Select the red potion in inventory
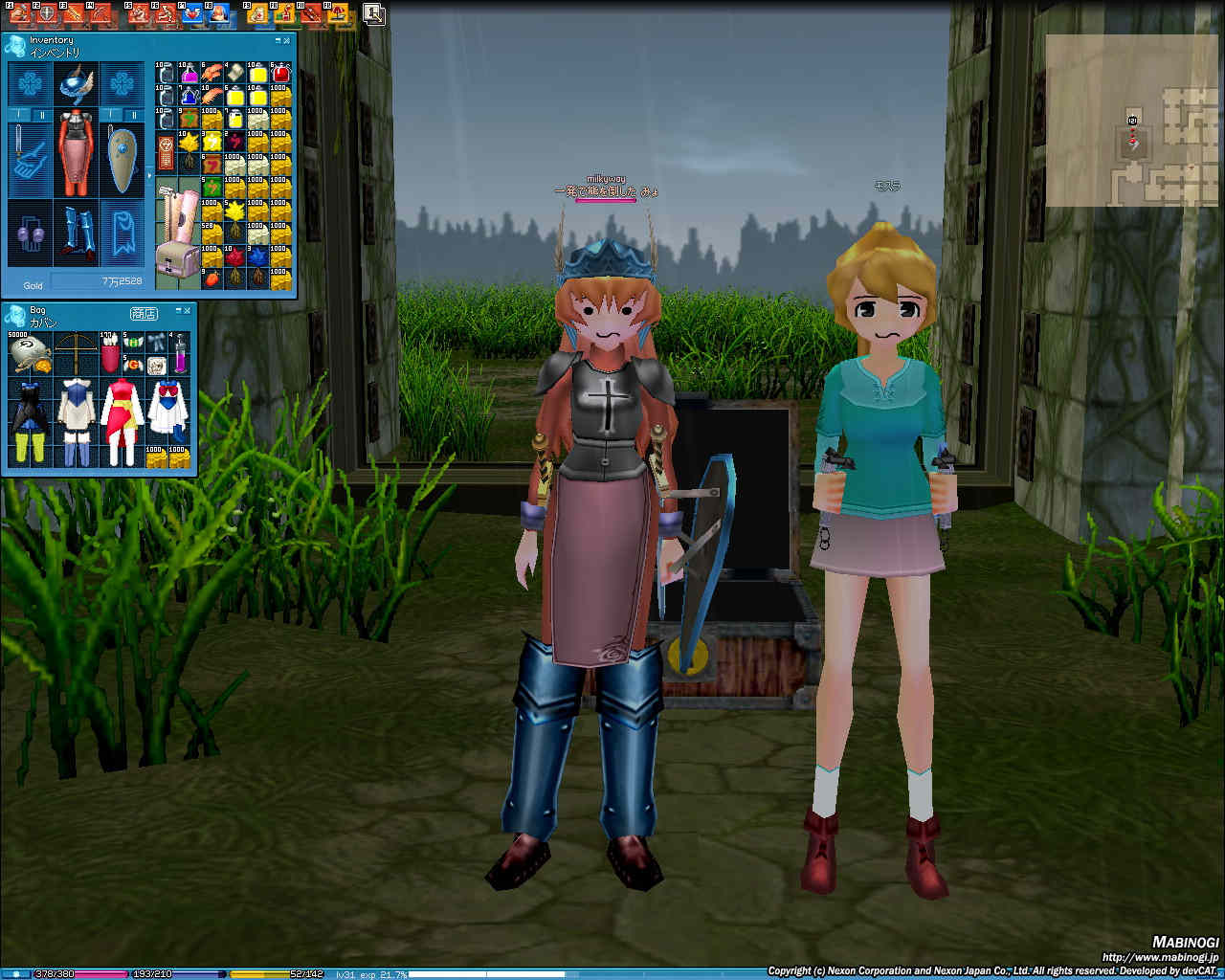 coord(280,74)
